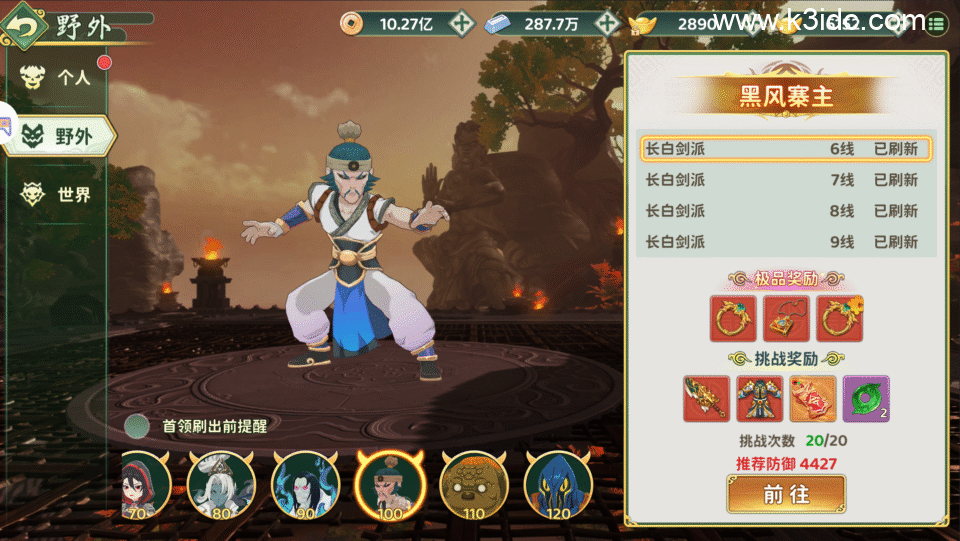View the green jade ring reward
This screenshot has height=541, width=960.
(866, 398)
